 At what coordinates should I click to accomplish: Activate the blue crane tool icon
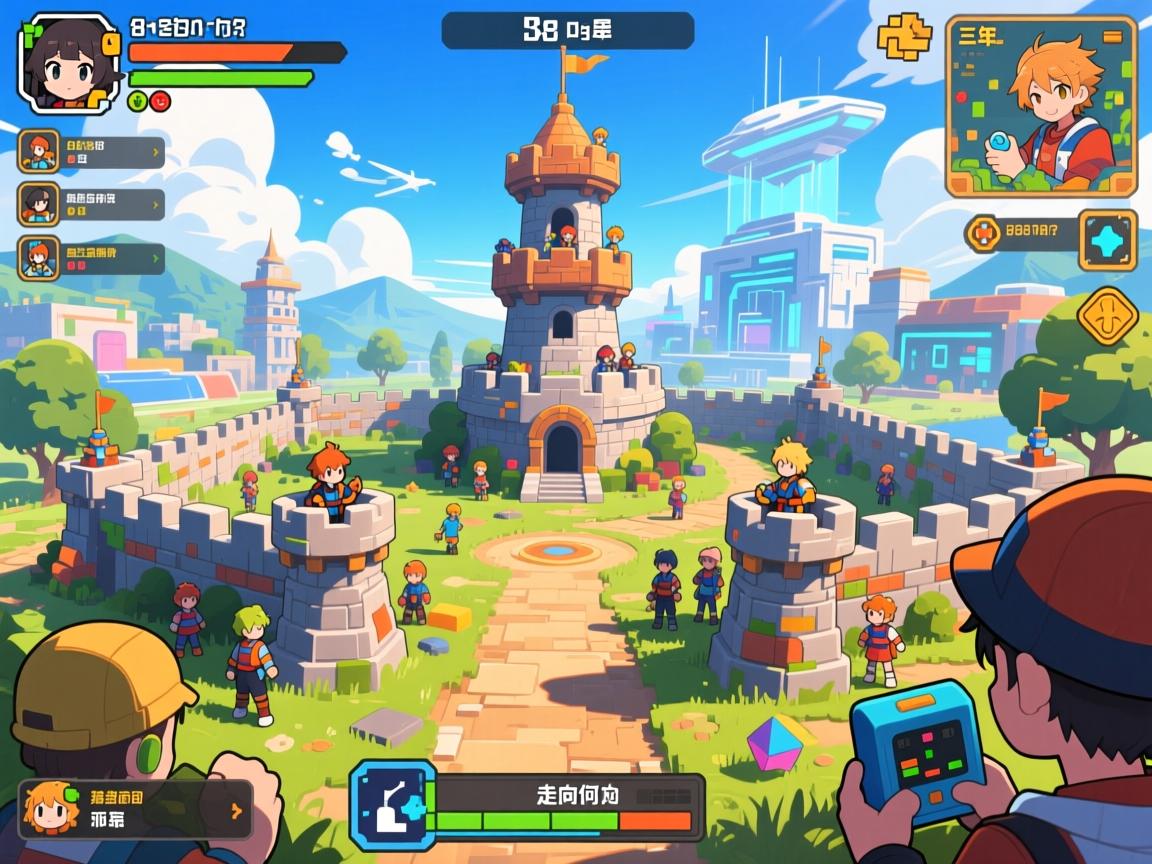pyautogui.click(x=392, y=806)
